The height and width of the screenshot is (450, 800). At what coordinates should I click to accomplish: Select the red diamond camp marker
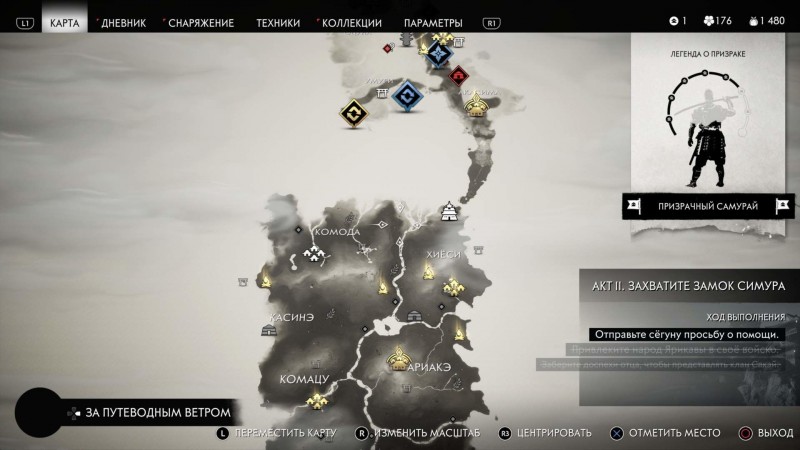(460, 75)
